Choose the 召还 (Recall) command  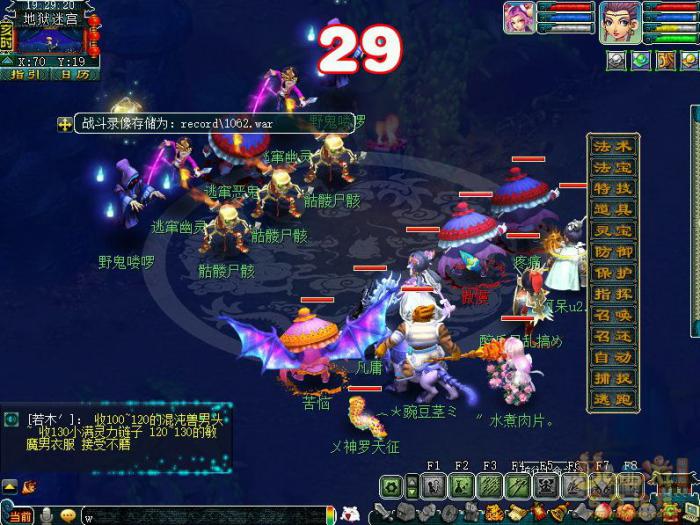pos(613,336)
